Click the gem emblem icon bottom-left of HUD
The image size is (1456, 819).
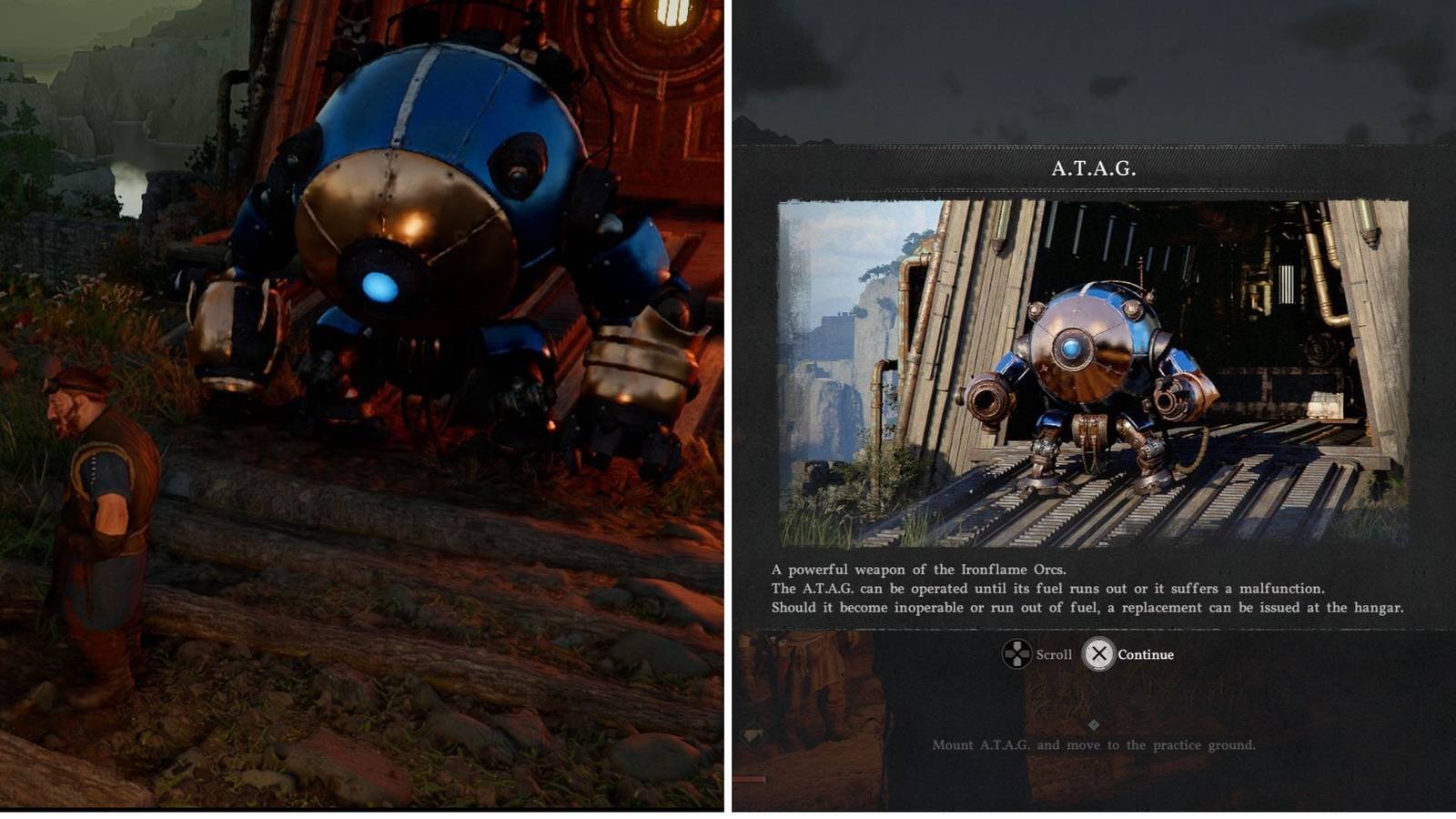pyautogui.click(x=753, y=734)
